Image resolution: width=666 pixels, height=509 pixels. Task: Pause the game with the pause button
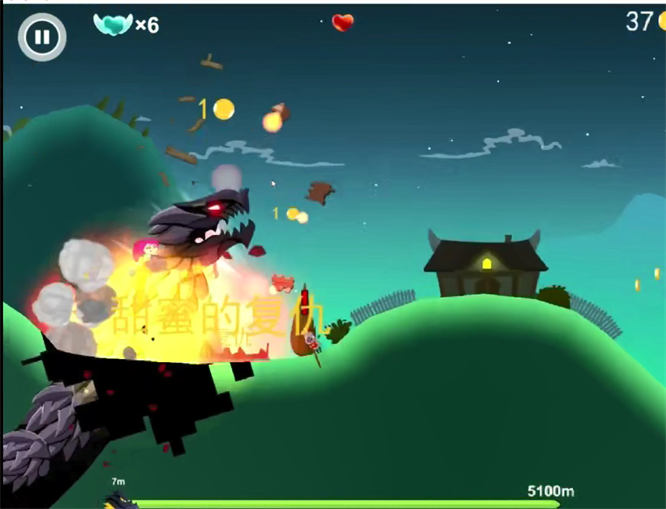(41, 38)
